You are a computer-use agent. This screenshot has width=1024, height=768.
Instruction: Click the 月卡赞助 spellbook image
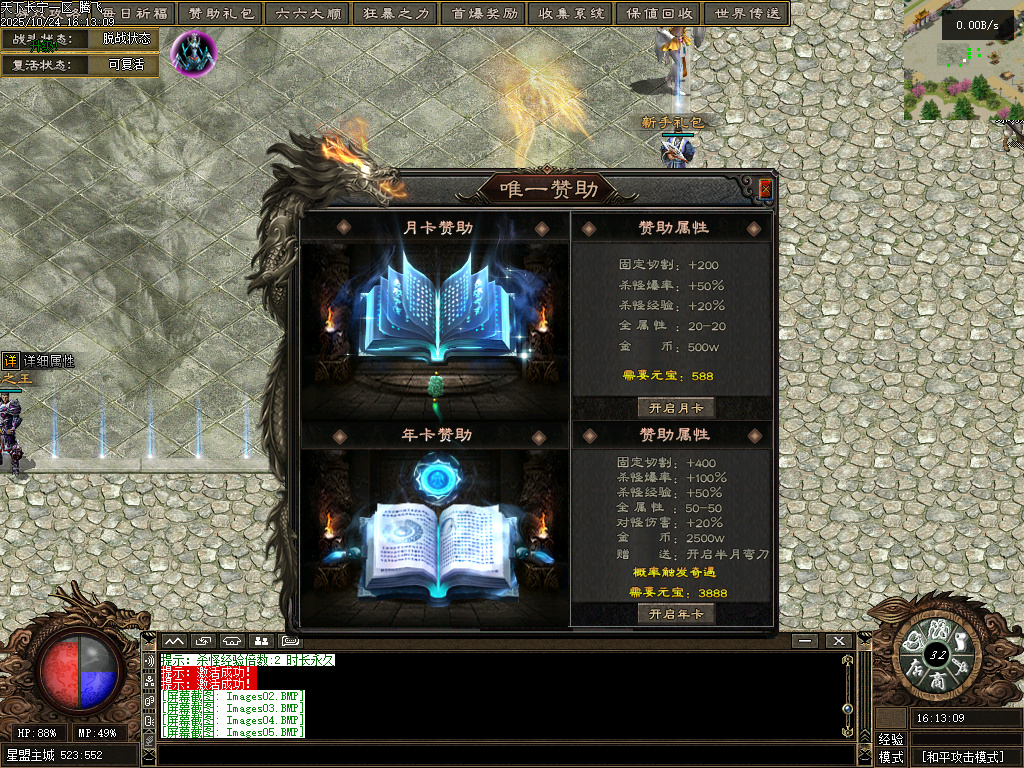(435, 305)
